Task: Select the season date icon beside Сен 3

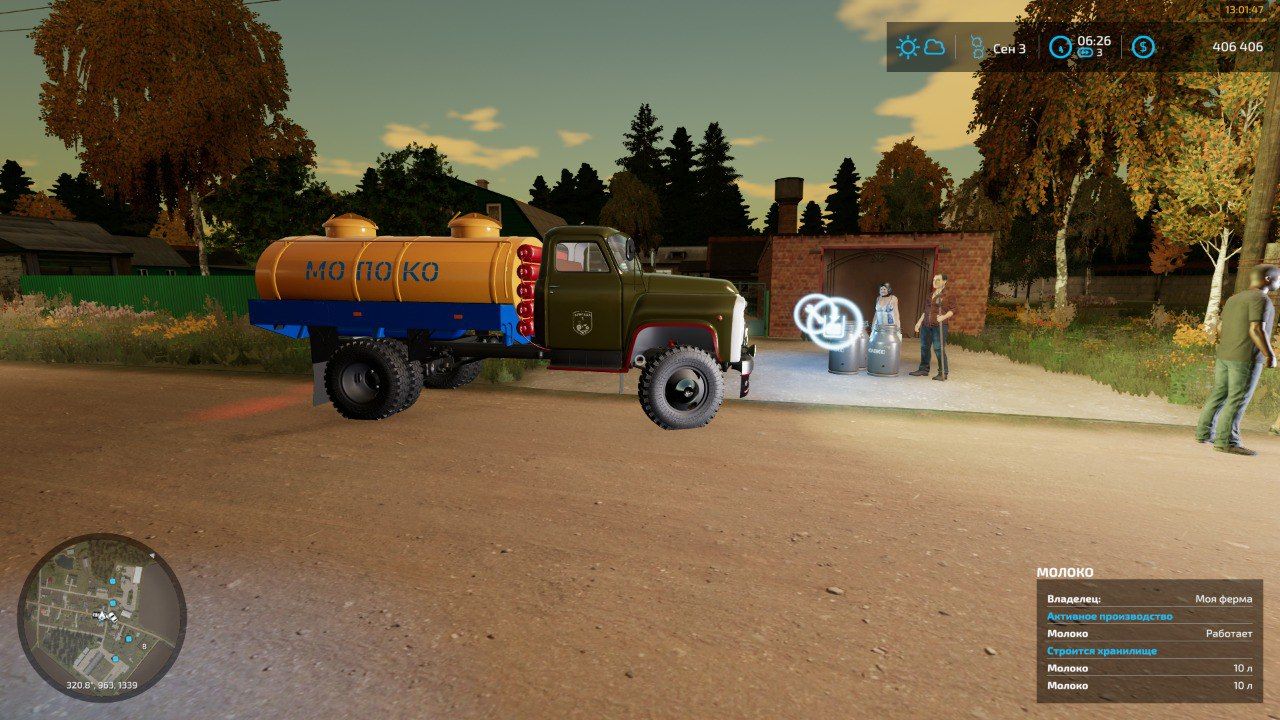Action: tap(977, 47)
